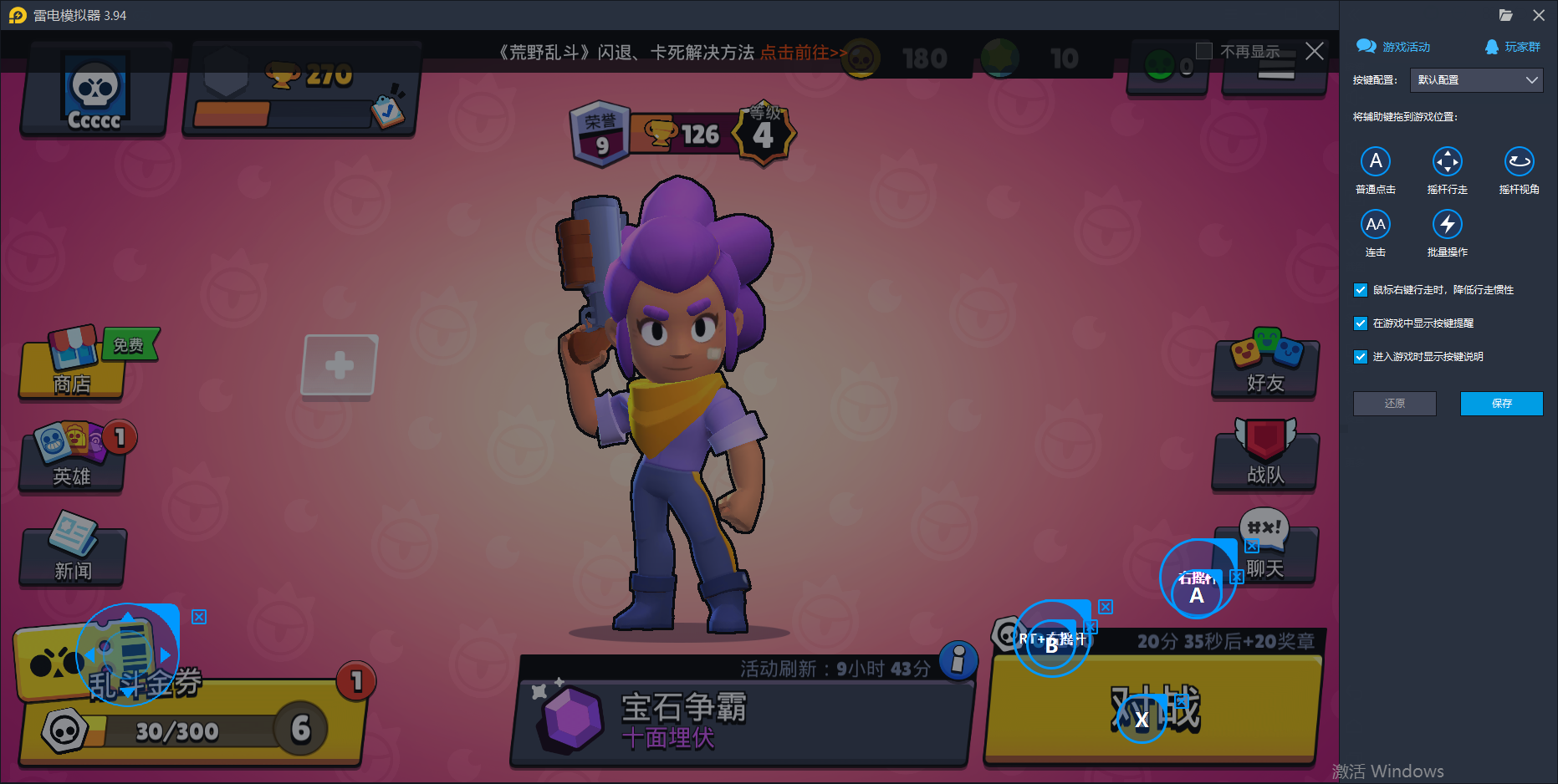Toggle 在游戏中显示按键提醒 checkbox
The height and width of the screenshot is (784, 1558).
point(1361,323)
